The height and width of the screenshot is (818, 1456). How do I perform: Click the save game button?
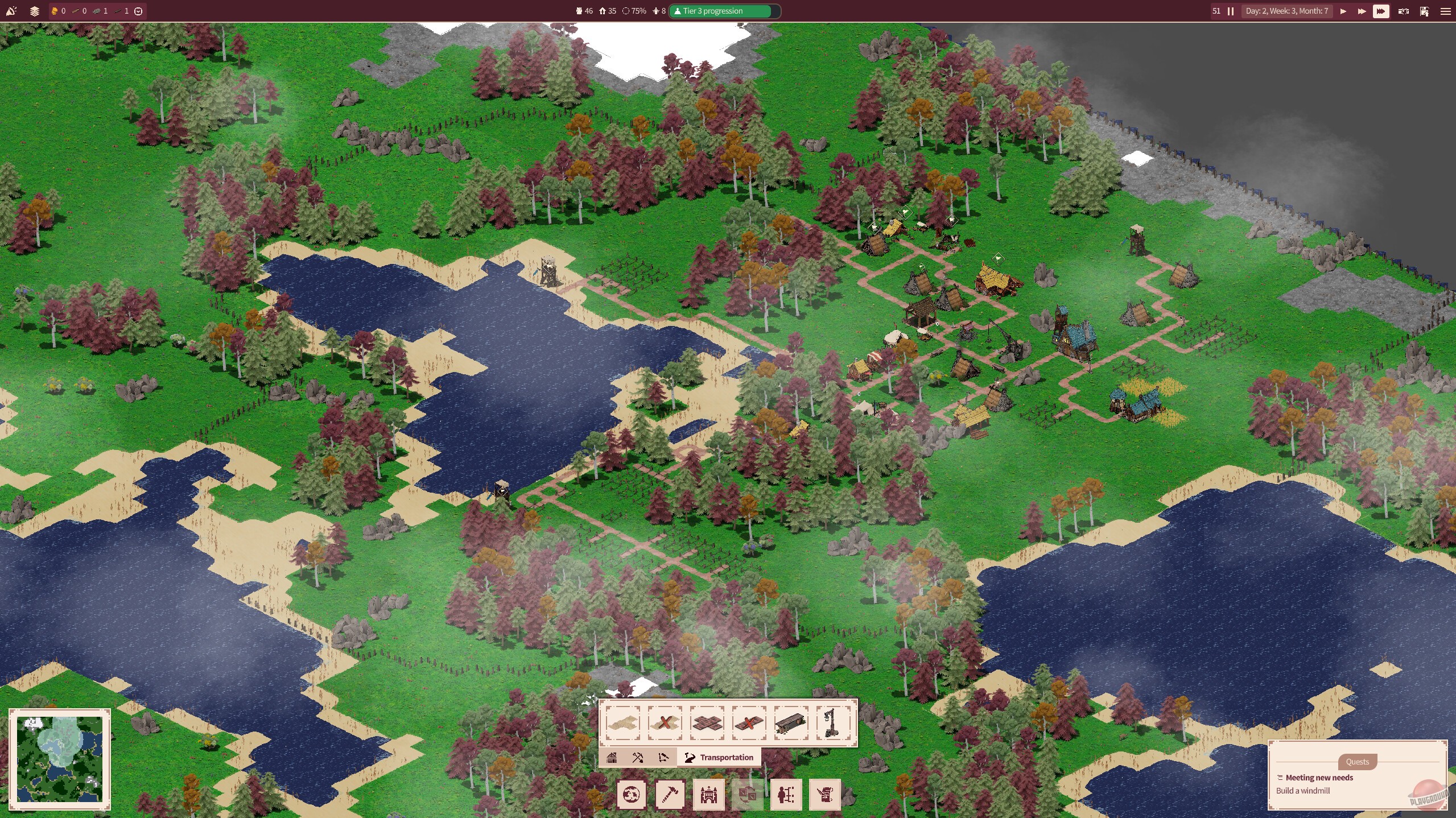click(1424, 11)
